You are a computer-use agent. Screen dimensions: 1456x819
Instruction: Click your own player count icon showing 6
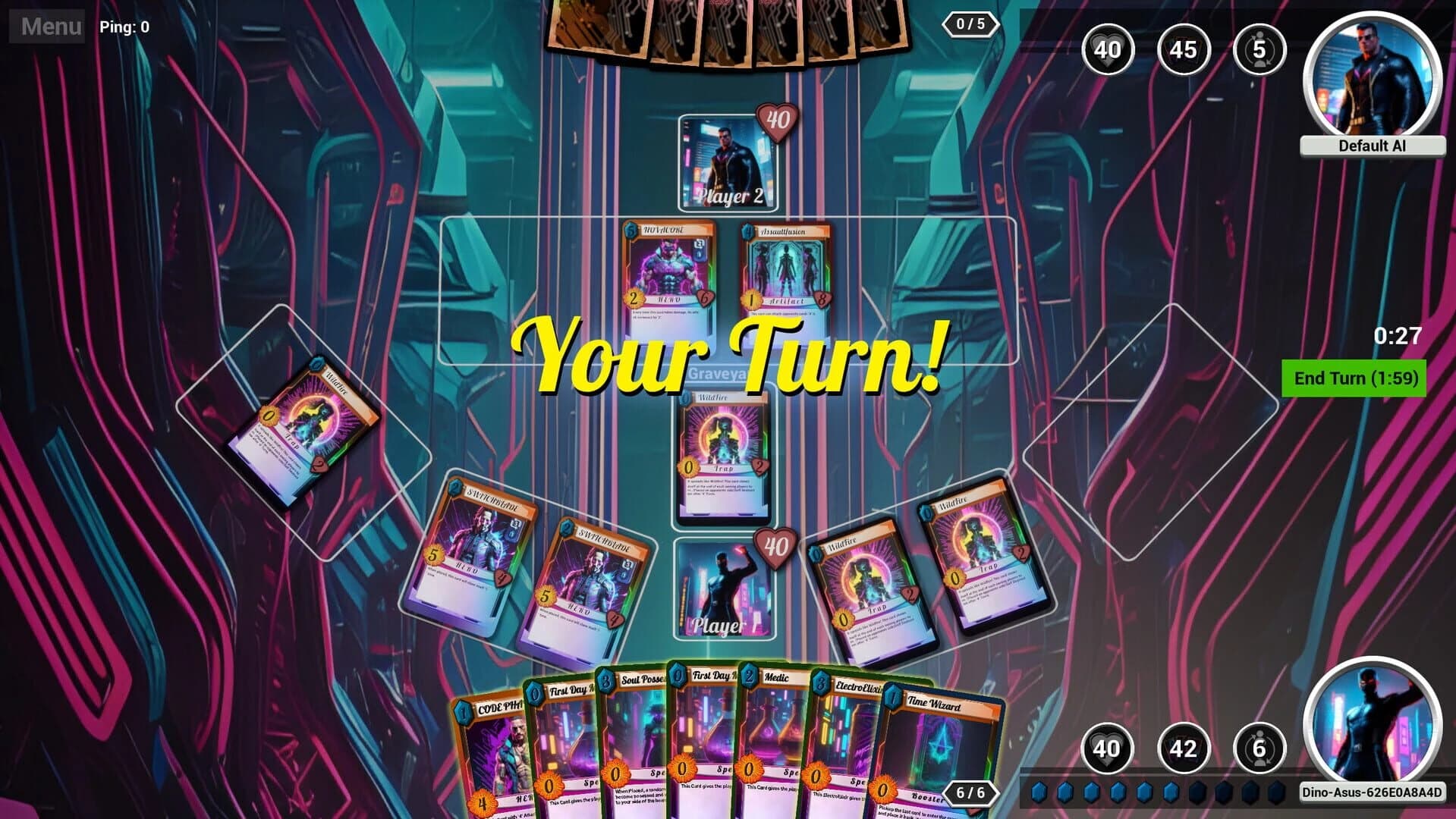(1259, 748)
